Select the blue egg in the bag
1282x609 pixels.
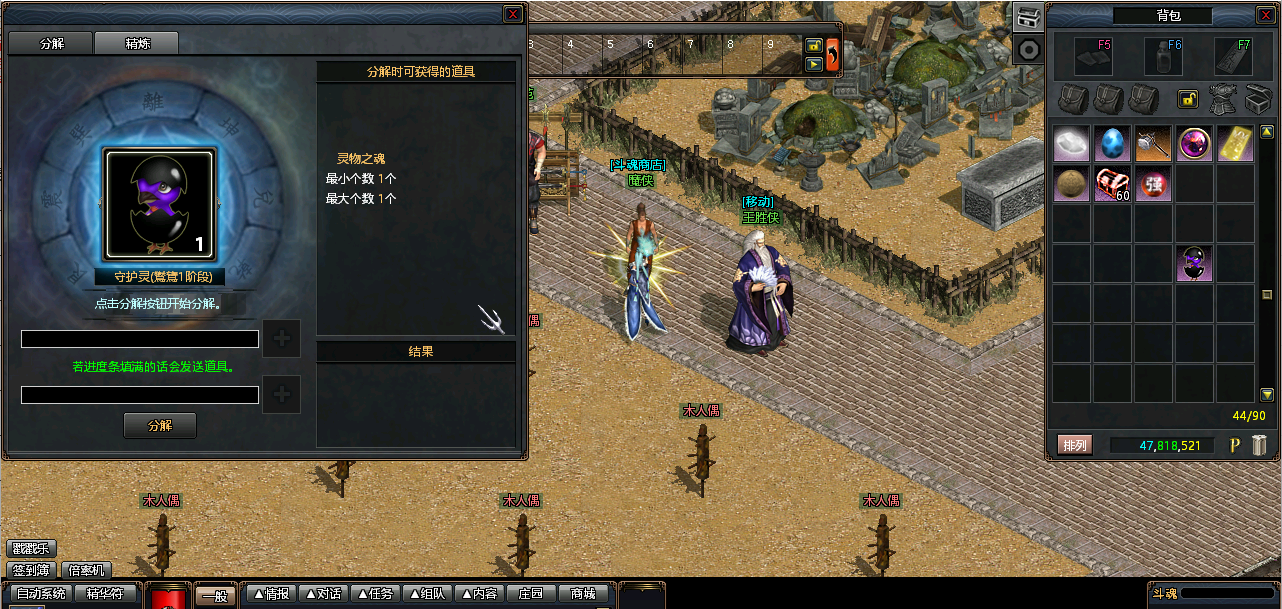pyautogui.click(x=1112, y=144)
